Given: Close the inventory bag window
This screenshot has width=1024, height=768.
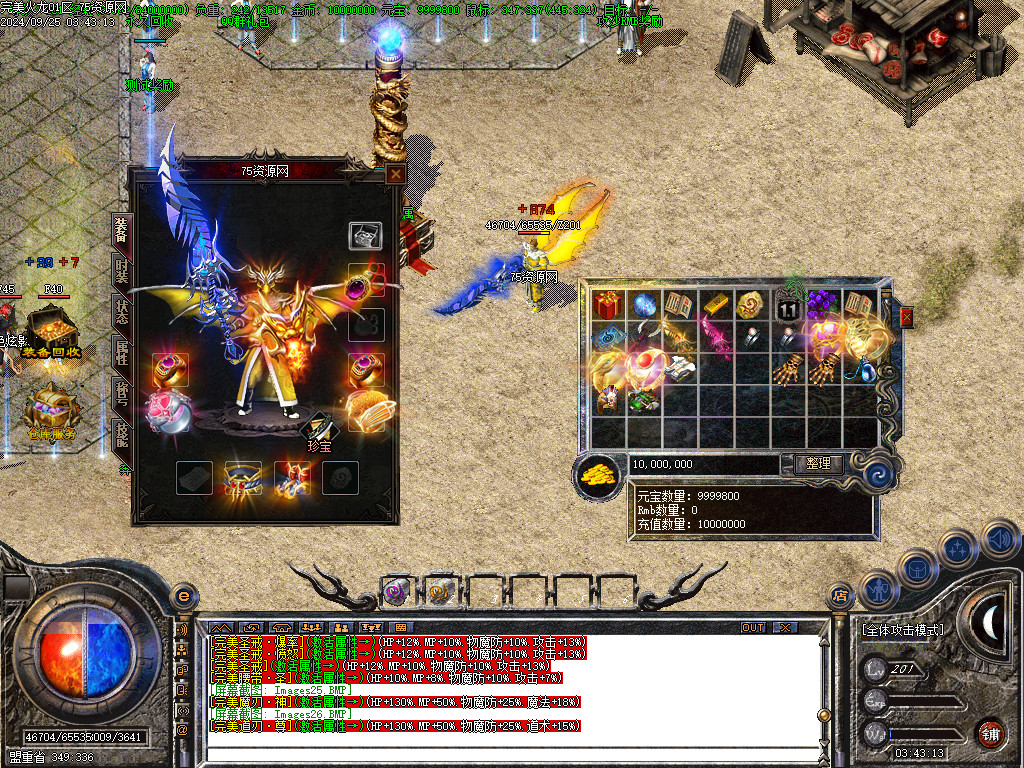Looking at the screenshot, I should coord(906,317).
